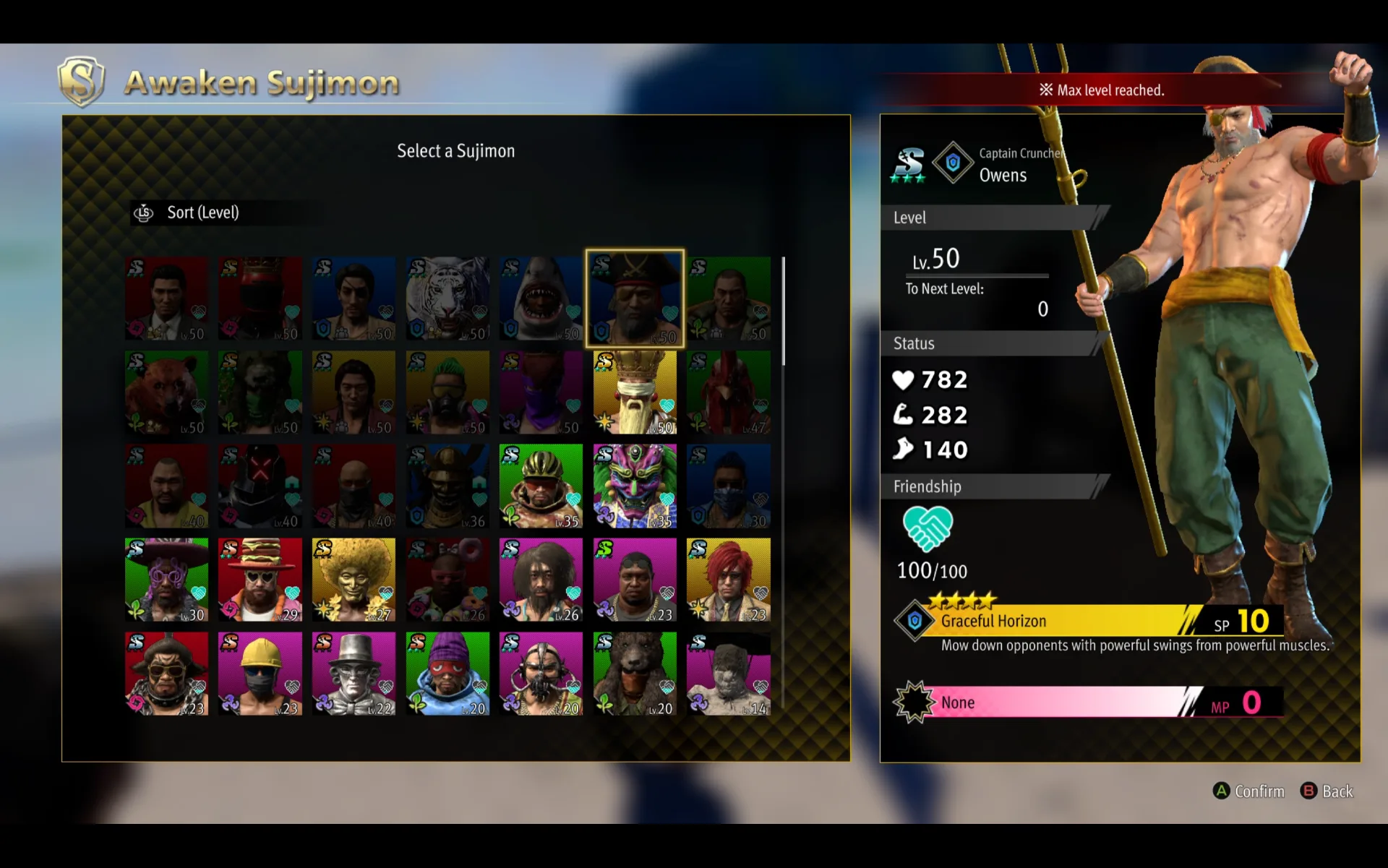Select the golden afro Sujimon
This screenshot has height=868, width=1388.
pyautogui.click(x=354, y=580)
